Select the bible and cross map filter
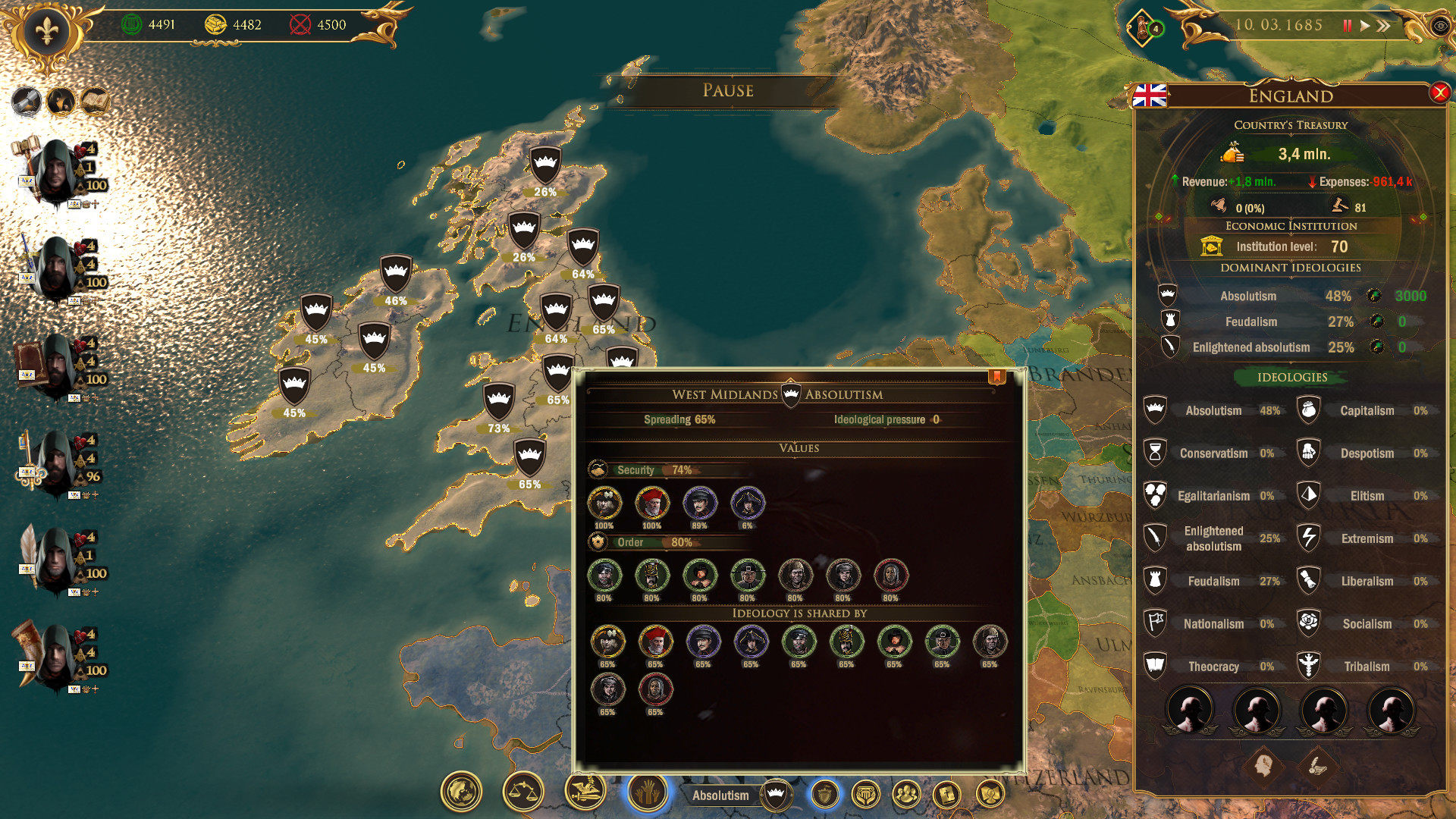This screenshot has height=819, width=1456. (x=947, y=795)
